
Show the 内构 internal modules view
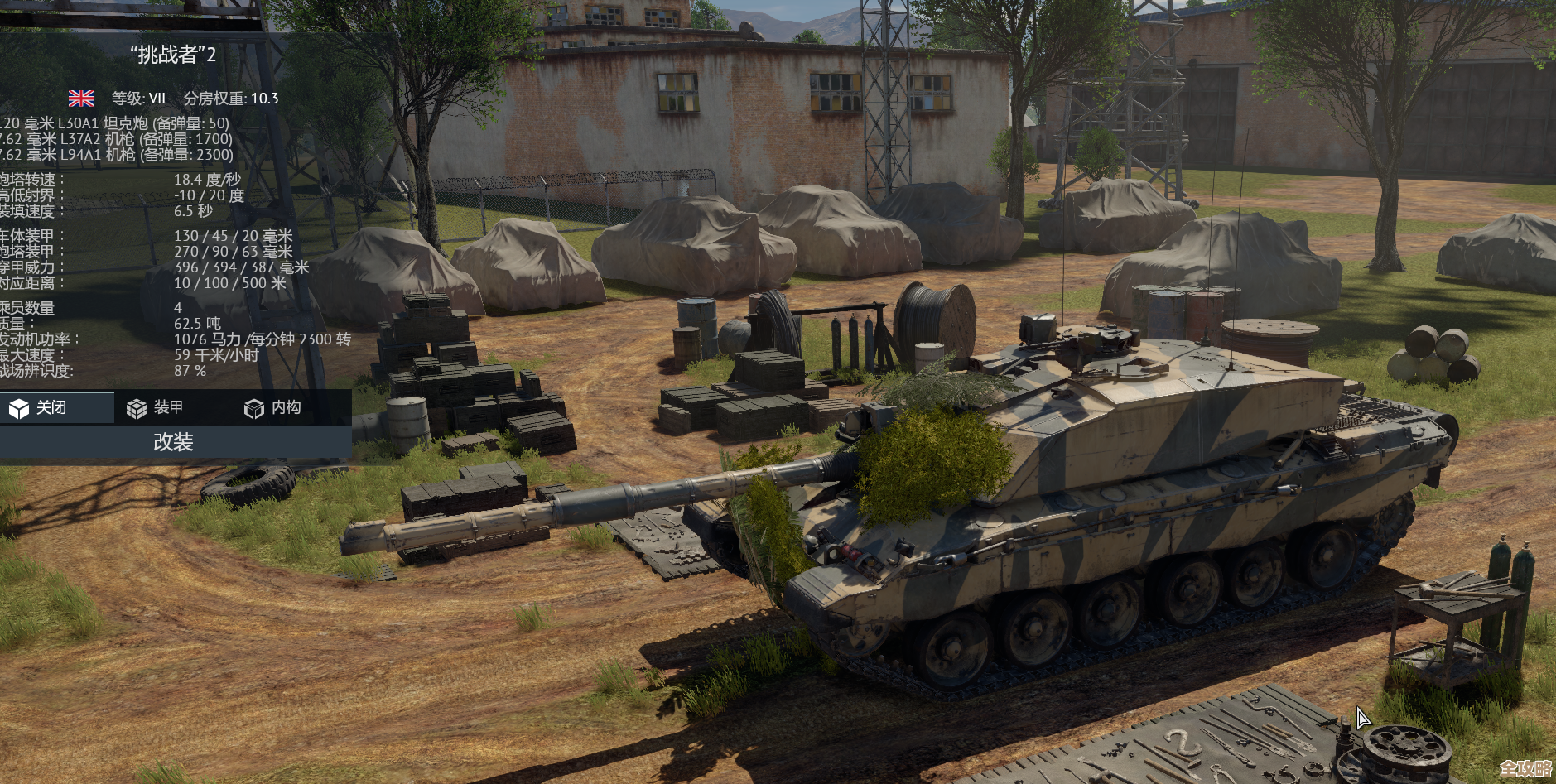click(273, 408)
